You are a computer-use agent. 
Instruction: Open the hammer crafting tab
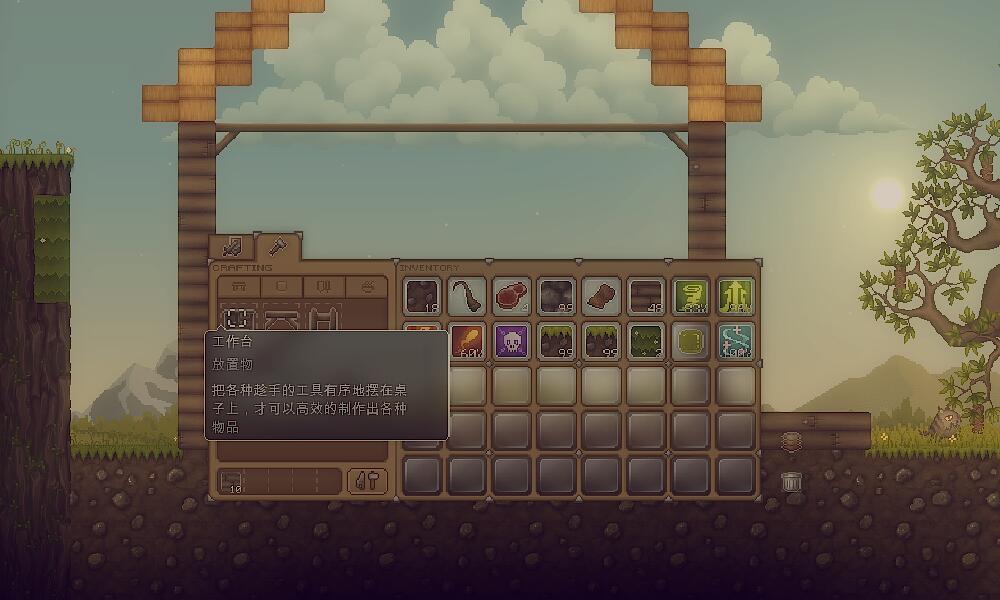275,245
